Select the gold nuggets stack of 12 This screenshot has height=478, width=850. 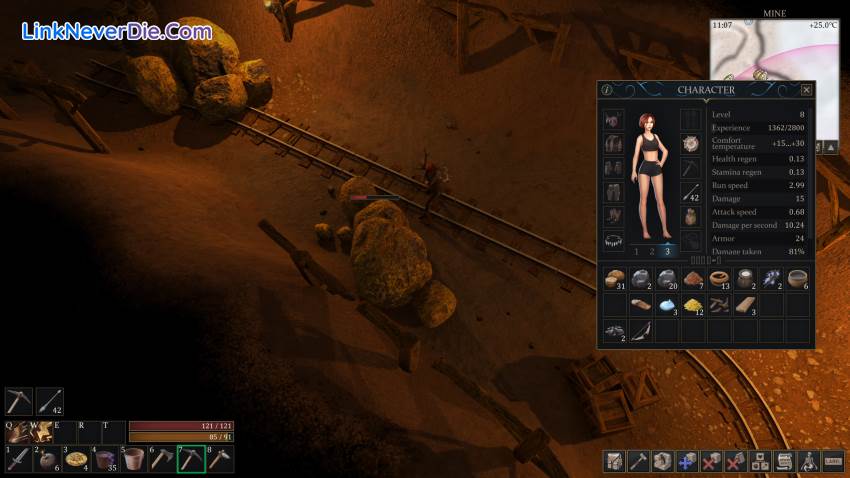(693, 304)
